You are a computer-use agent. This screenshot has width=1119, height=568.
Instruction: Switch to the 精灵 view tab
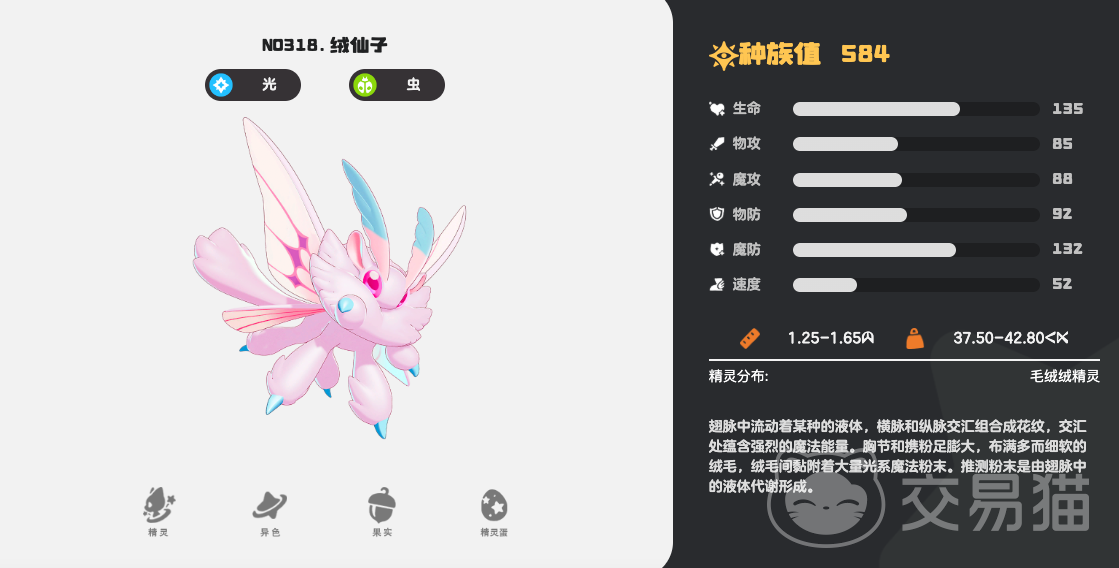[x=158, y=511]
